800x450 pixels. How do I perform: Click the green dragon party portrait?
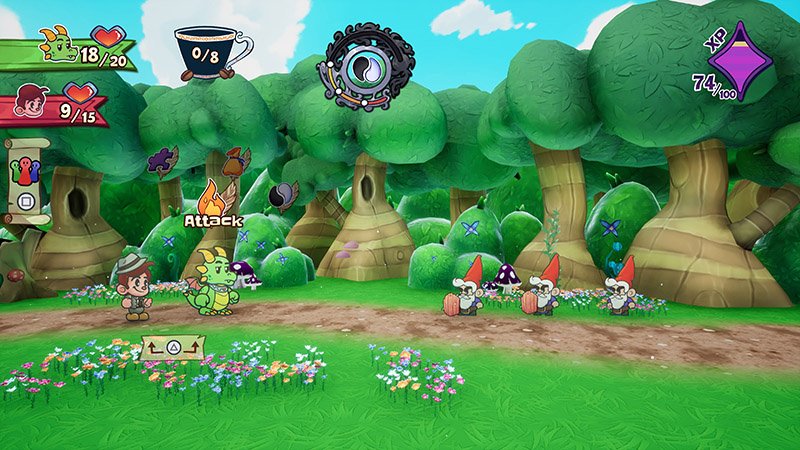[56, 44]
